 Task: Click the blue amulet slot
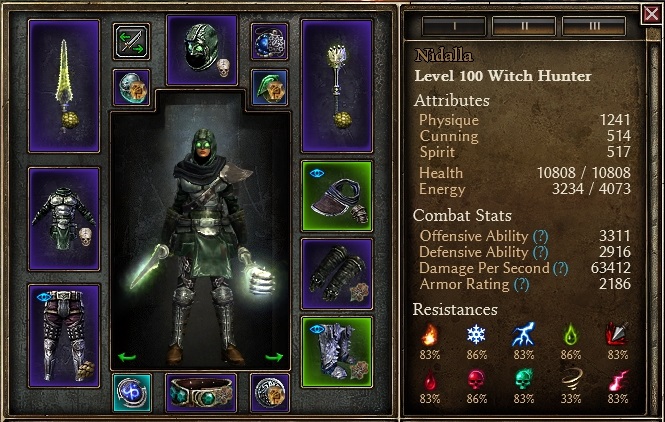click(269, 42)
